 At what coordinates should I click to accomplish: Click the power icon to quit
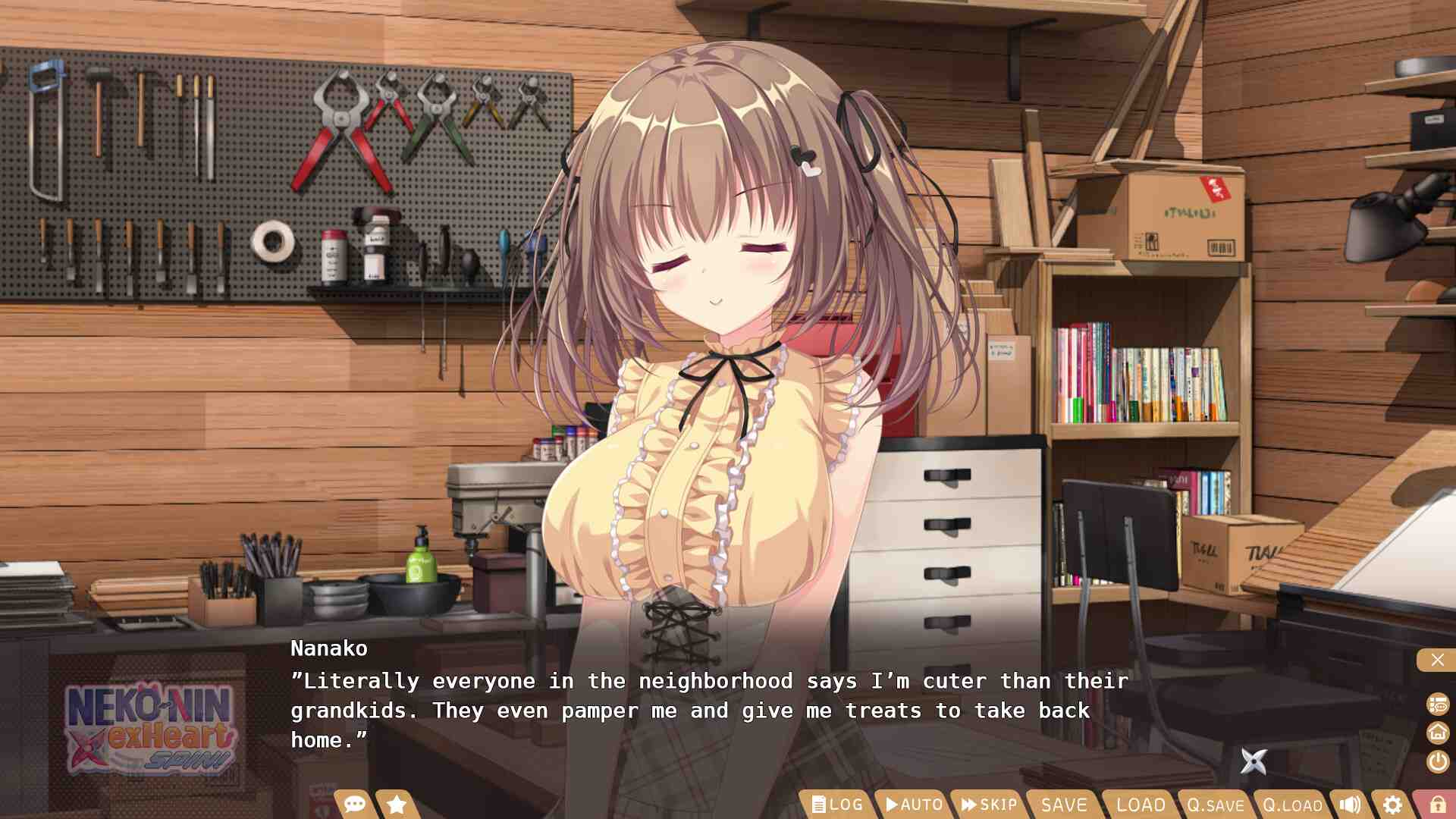point(1438,761)
